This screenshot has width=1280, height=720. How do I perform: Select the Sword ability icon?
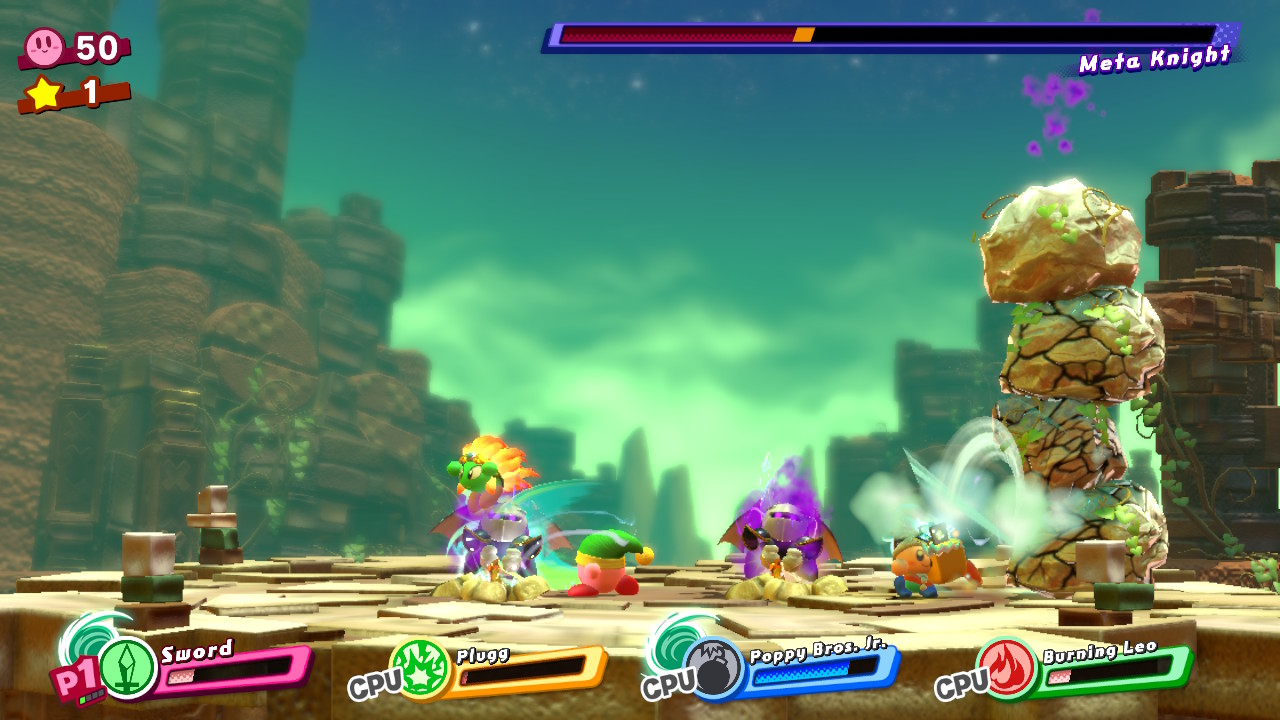(x=128, y=667)
